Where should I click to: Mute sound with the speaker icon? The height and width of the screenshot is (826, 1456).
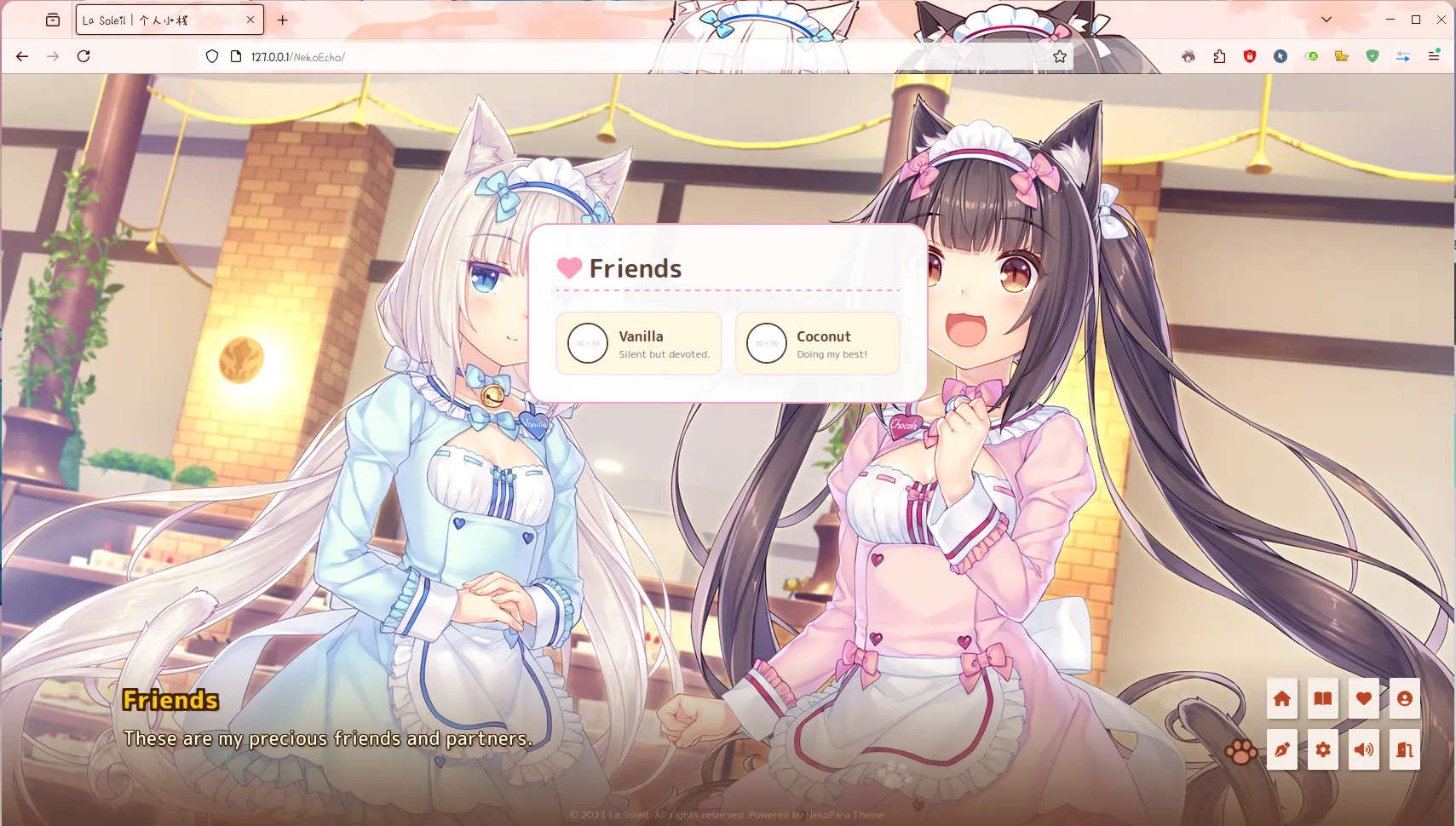pos(1362,749)
